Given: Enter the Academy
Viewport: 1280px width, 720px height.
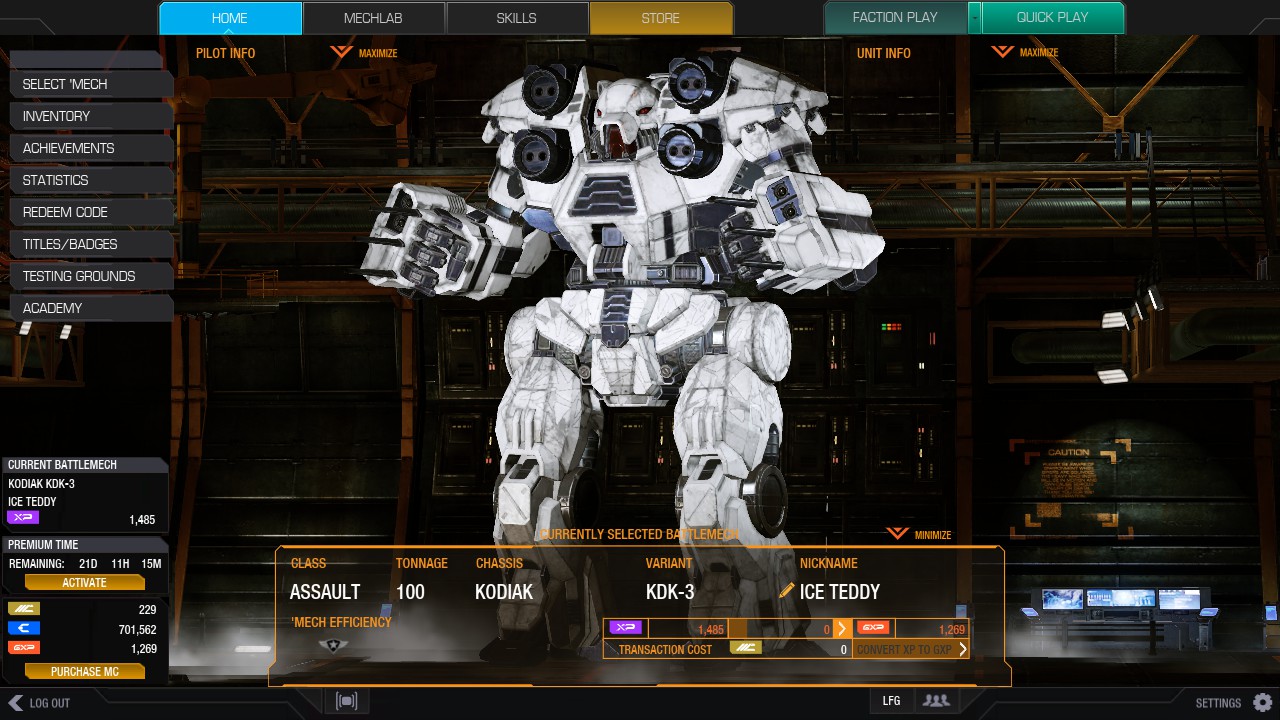Looking at the screenshot, I should (90, 308).
